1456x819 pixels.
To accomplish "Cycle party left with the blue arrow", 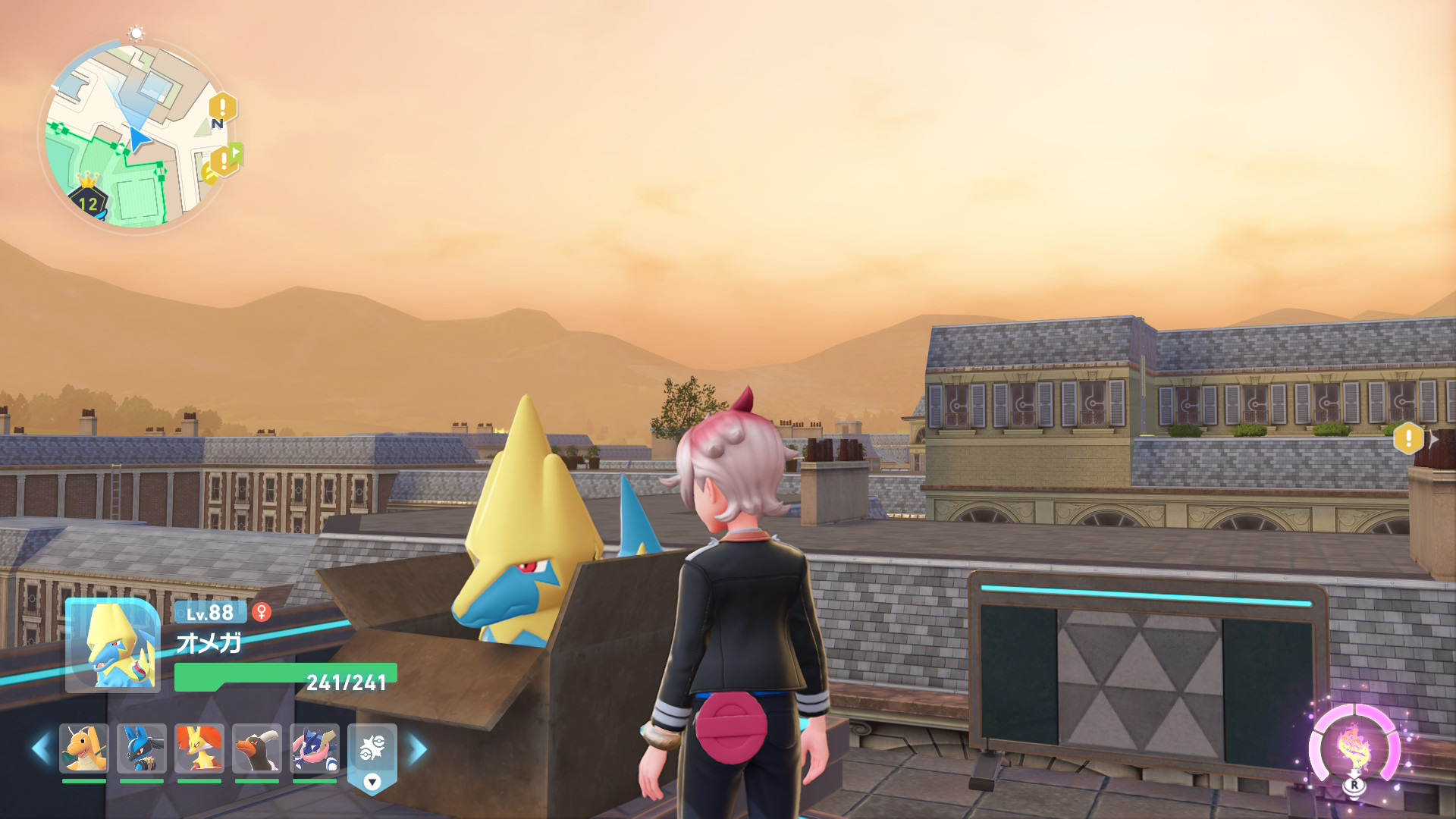I will tap(41, 748).
